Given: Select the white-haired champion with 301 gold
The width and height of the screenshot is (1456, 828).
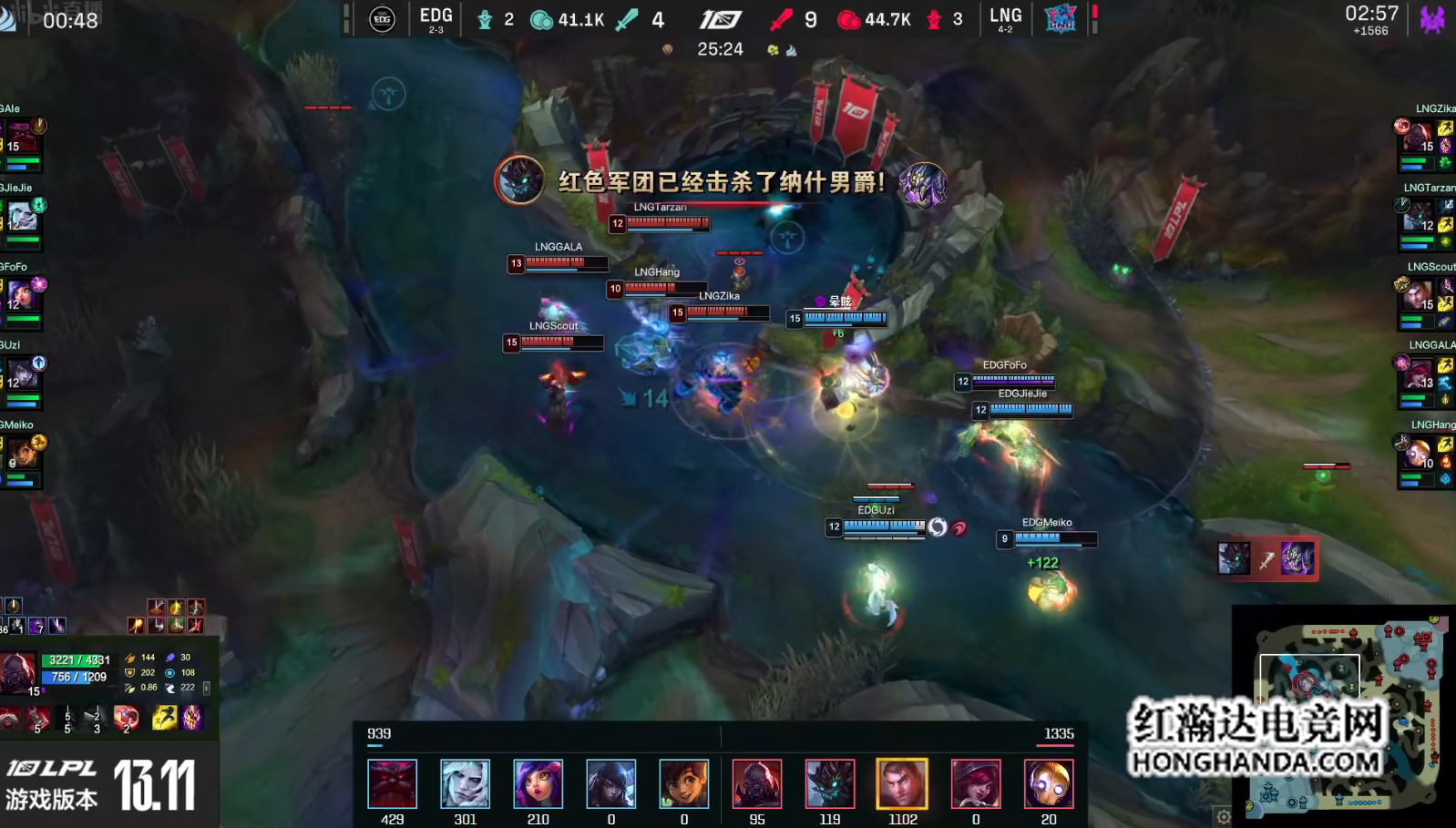Looking at the screenshot, I should pos(466,783).
